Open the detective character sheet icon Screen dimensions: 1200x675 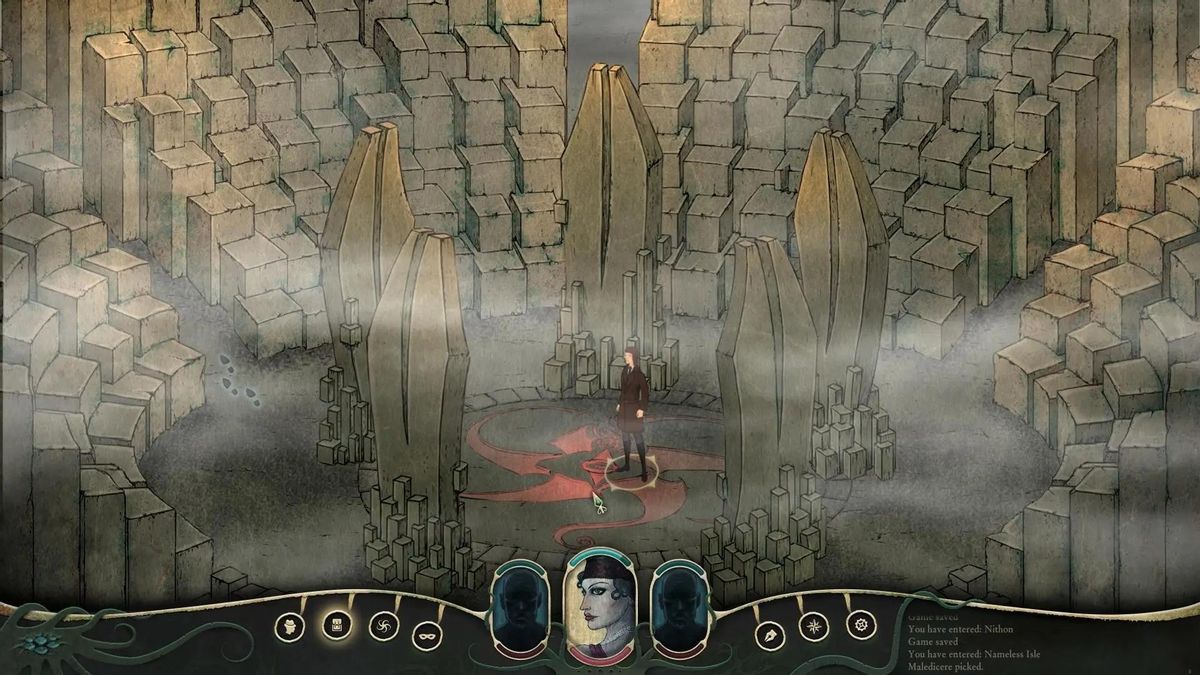[290, 626]
